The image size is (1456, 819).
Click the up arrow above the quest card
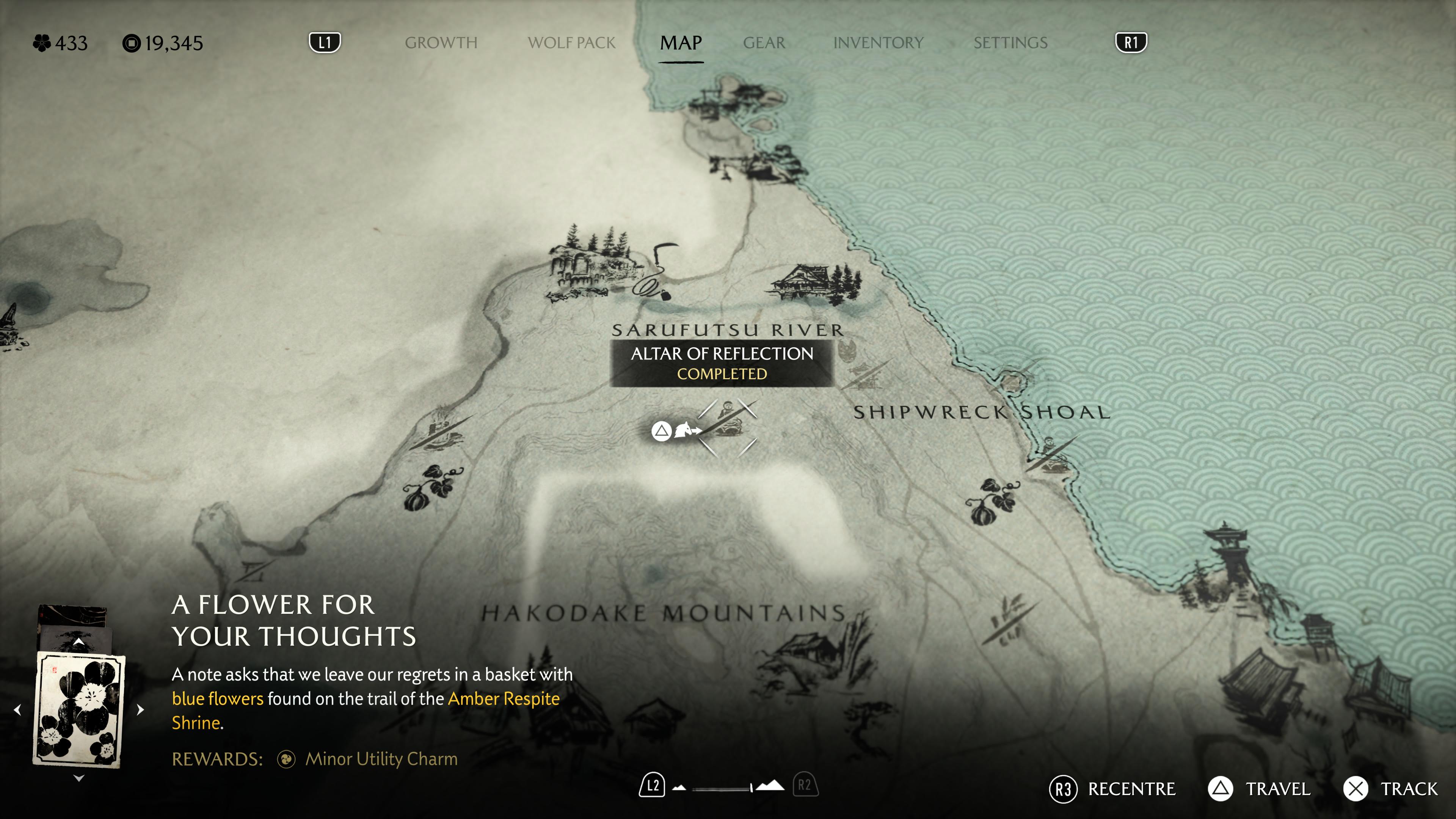[x=79, y=642]
